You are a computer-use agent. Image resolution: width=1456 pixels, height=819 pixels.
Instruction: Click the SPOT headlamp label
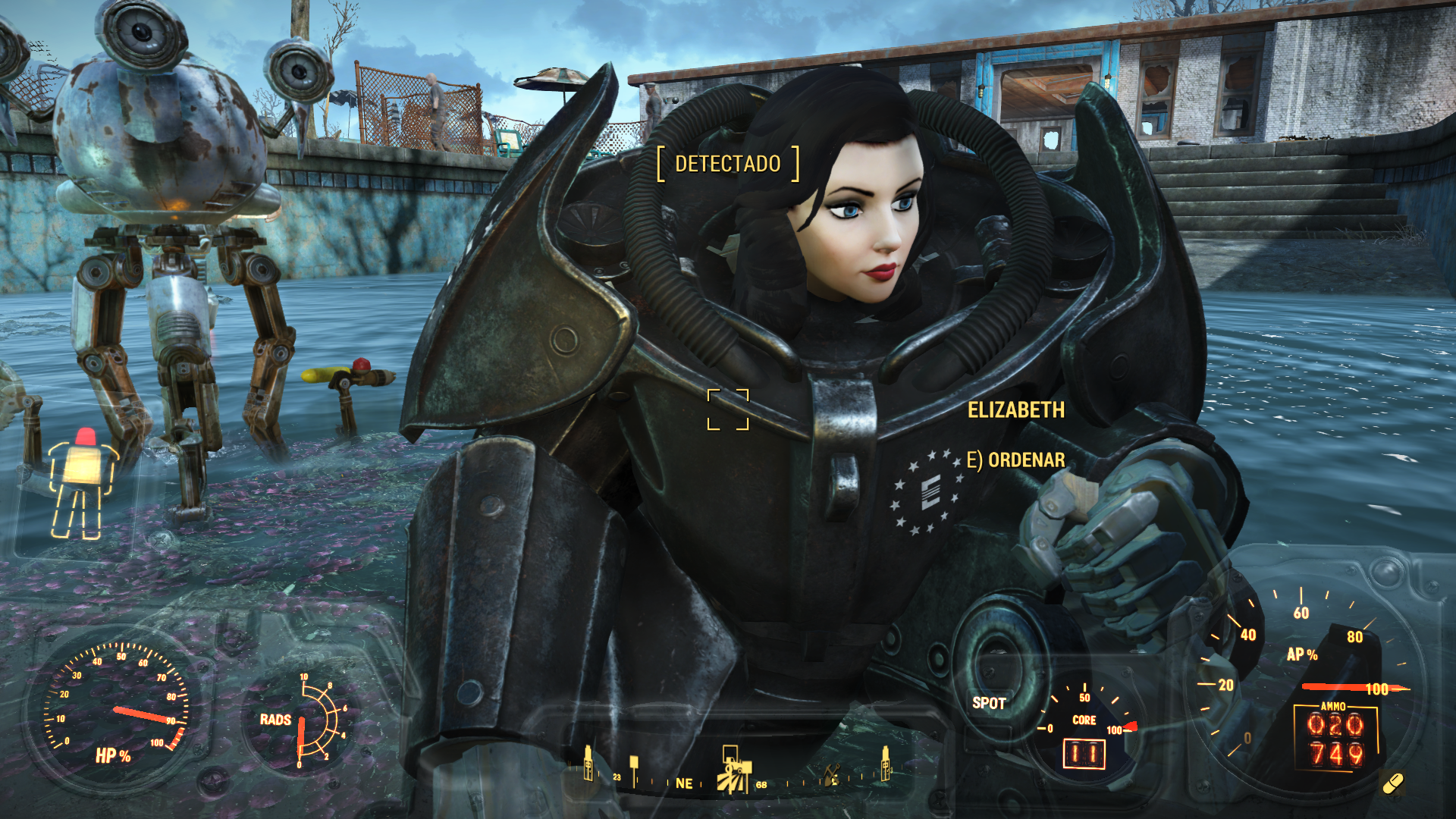(x=989, y=703)
